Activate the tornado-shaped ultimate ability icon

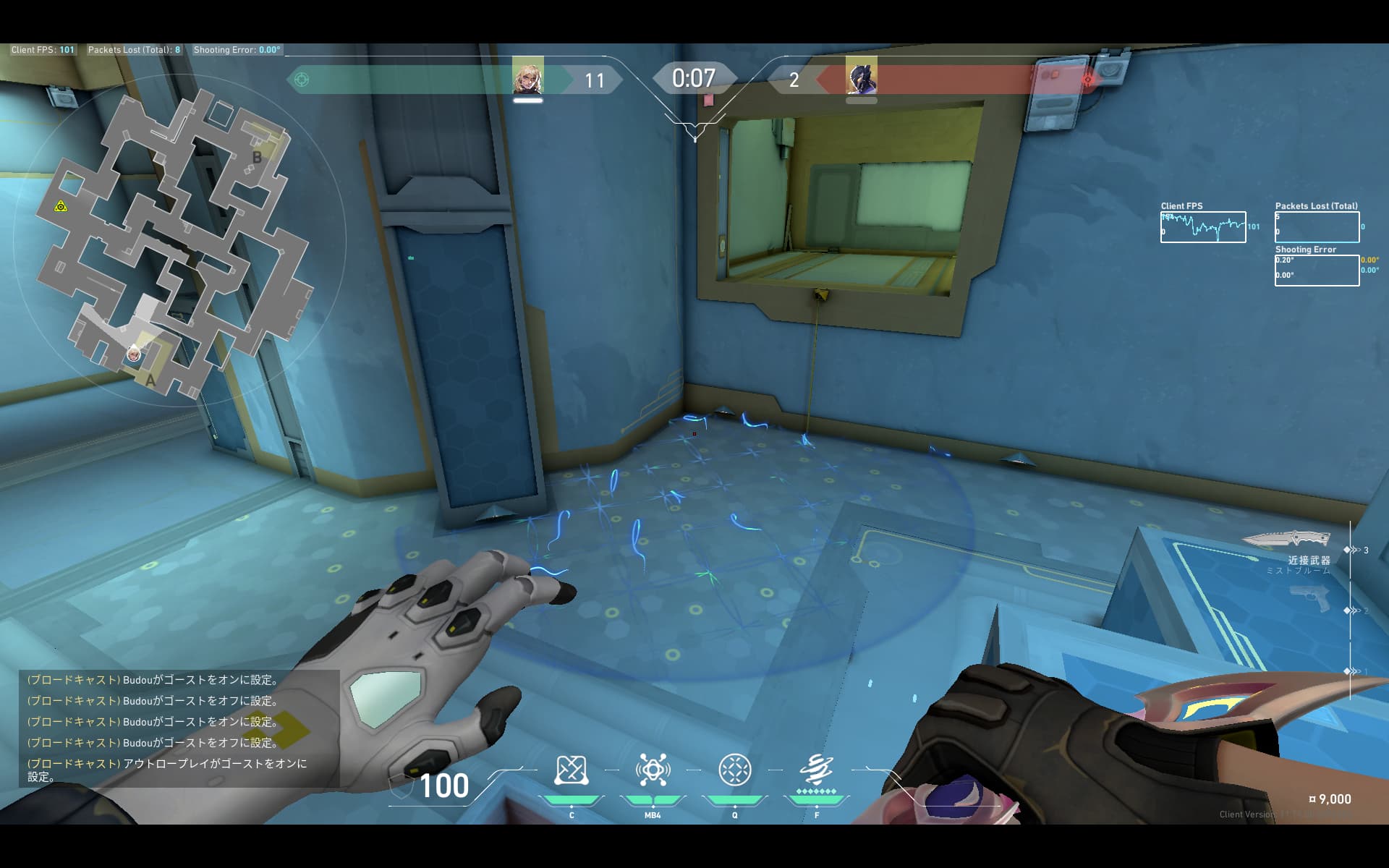click(x=816, y=770)
